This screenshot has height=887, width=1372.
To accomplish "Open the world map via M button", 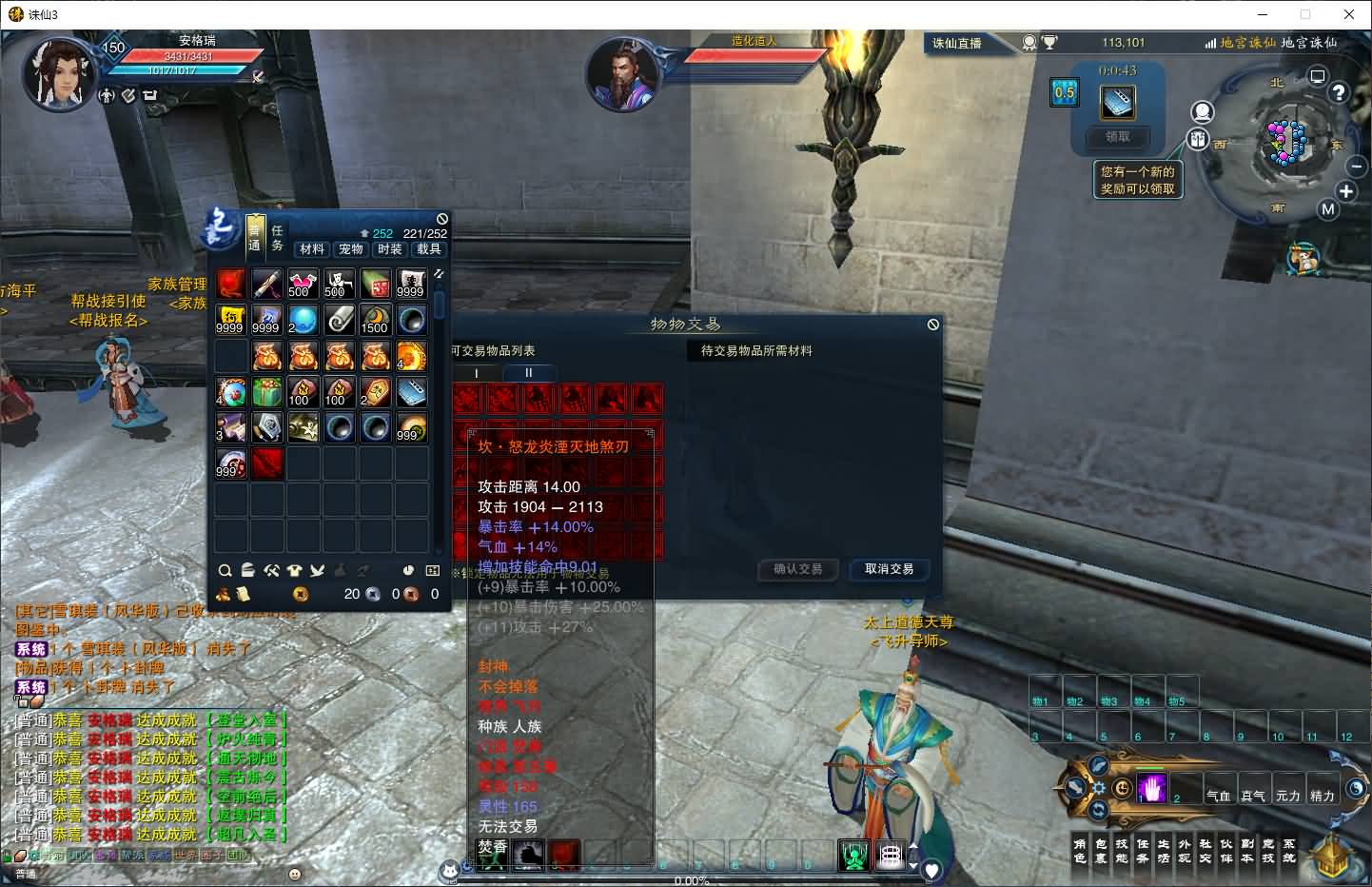I will click(x=1328, y=209).
